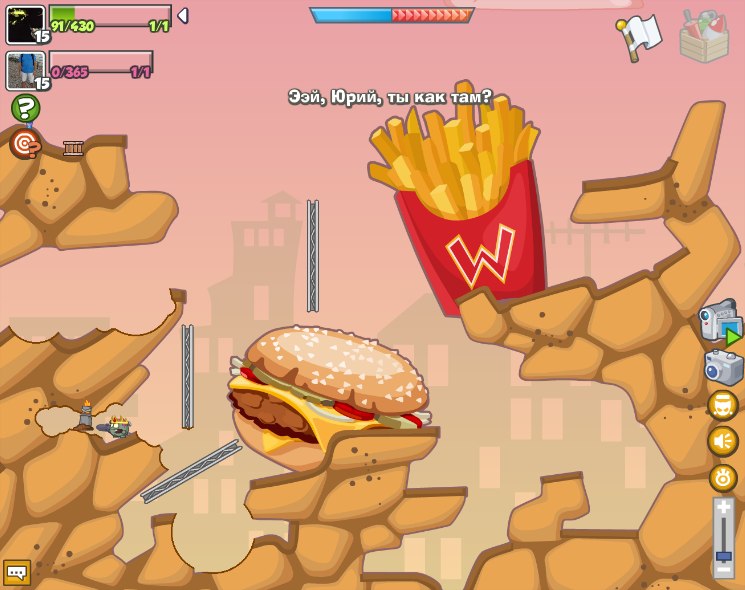The image size is (745, 590).
Task: Click the zoom slider's plus button
Action: [724, 508]
